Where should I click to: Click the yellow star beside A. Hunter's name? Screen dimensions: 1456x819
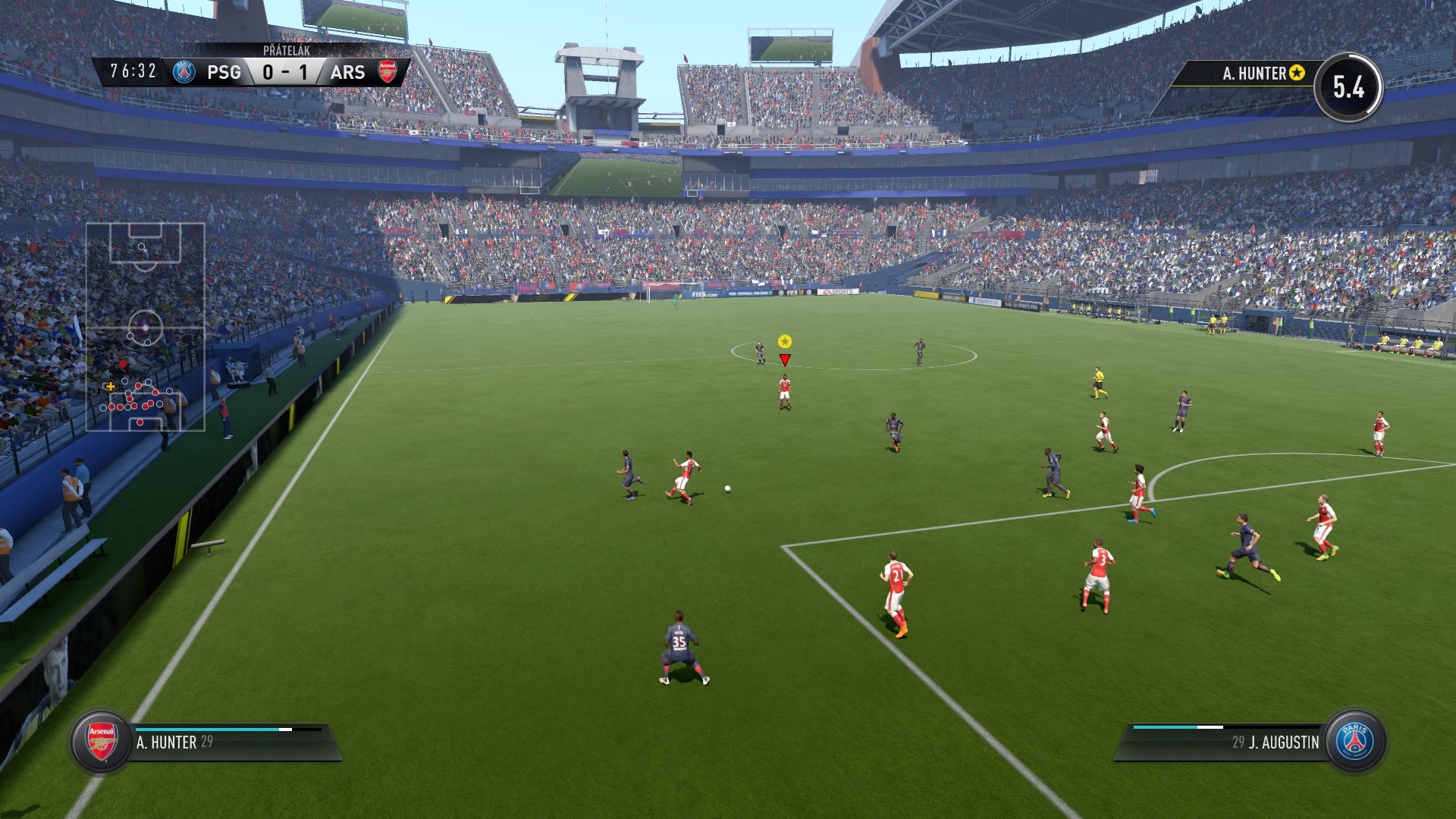tap(1298, 73)
